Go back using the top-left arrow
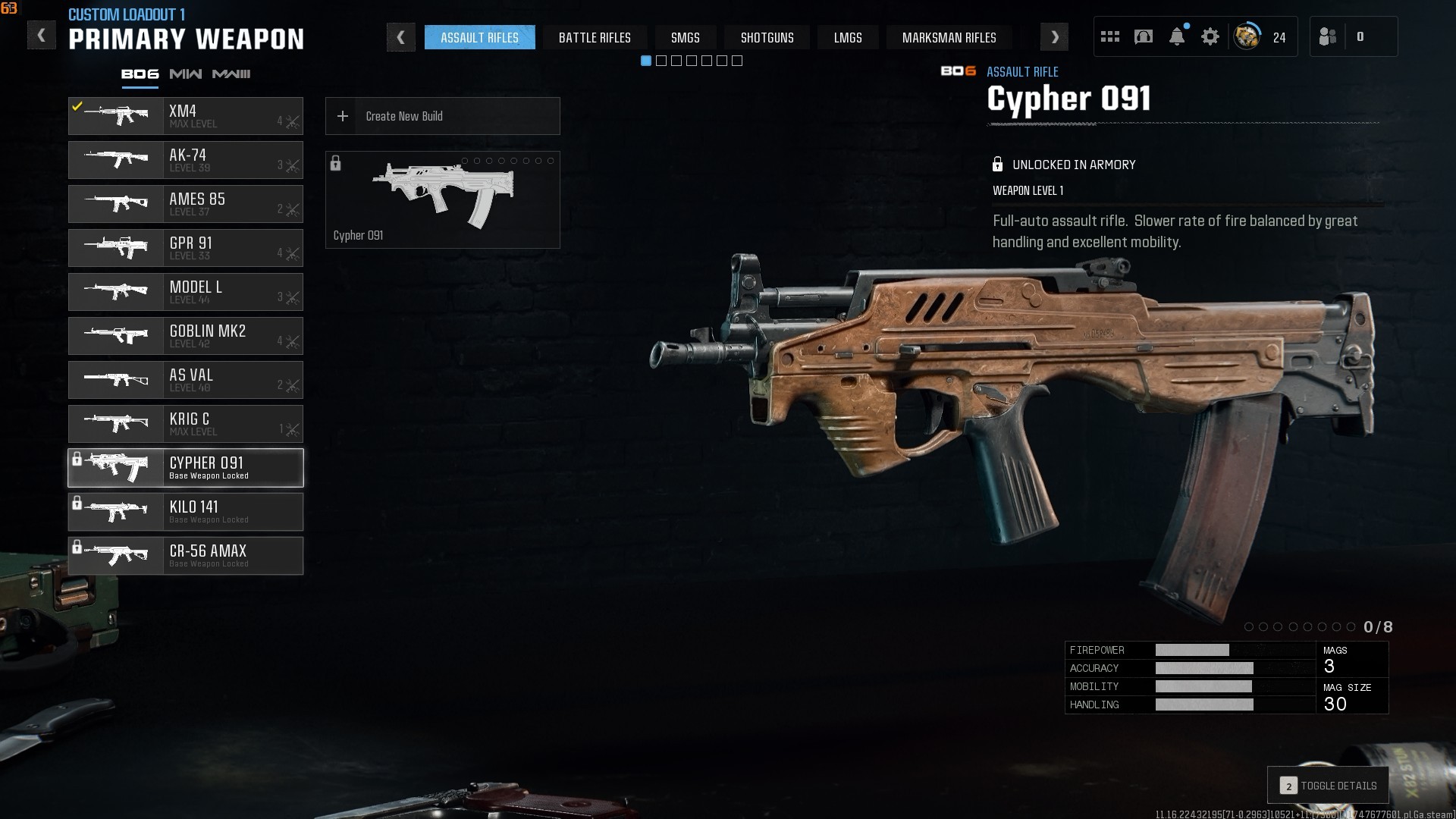The height and width of the screenshot is (819, 1456). pos(42,36)
